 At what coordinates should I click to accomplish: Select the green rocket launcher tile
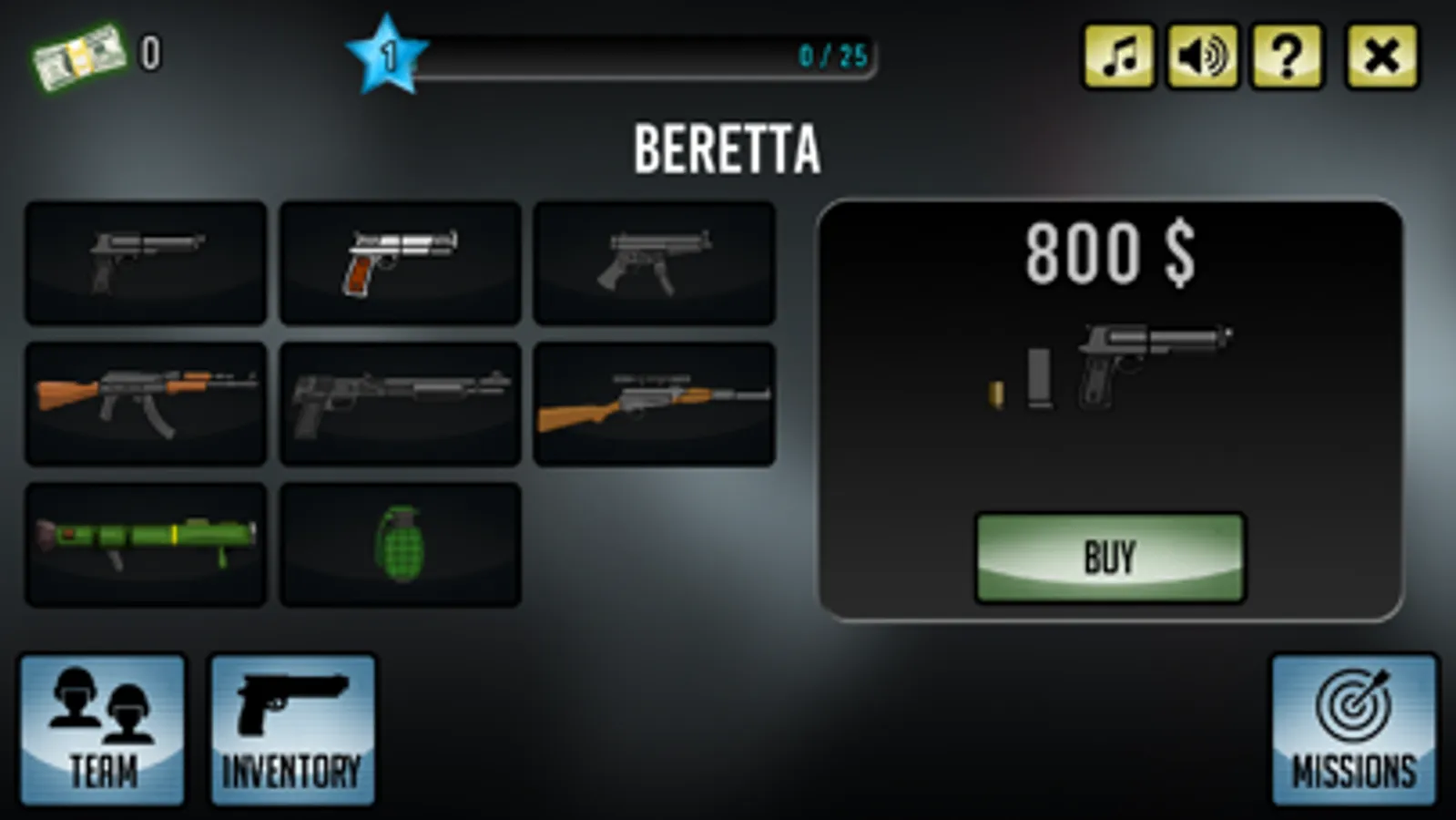coord(146,544)
